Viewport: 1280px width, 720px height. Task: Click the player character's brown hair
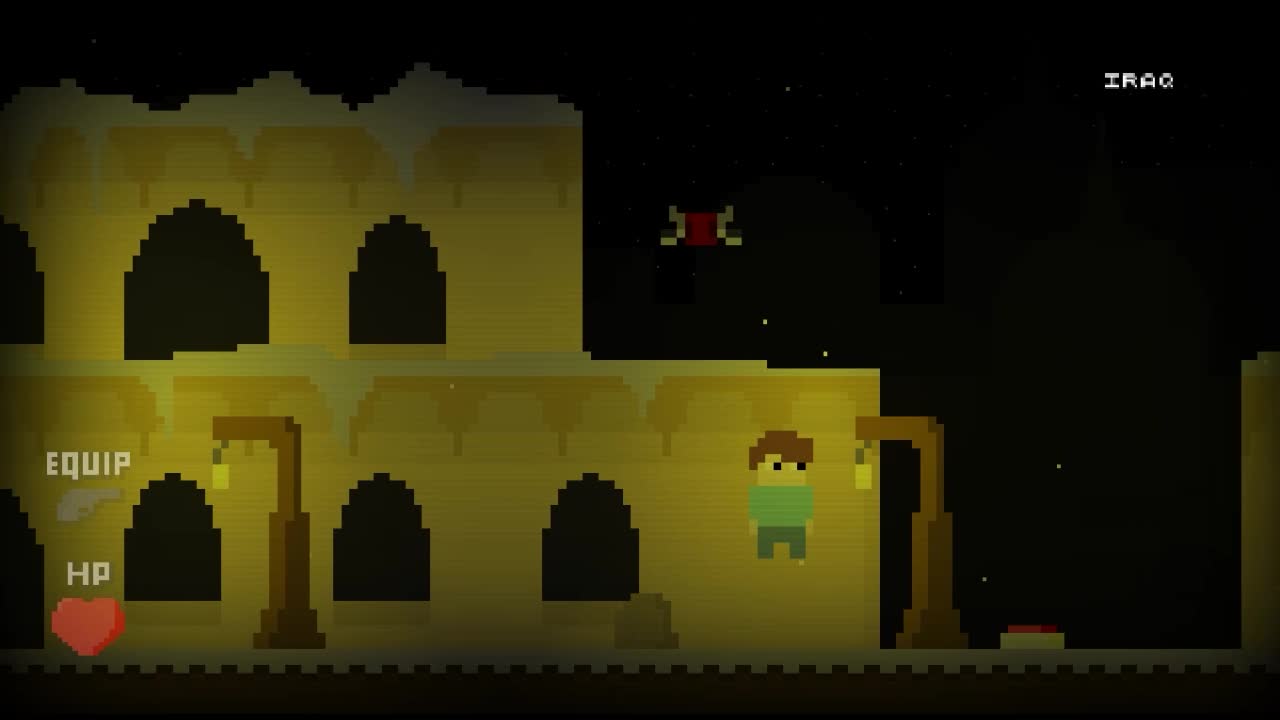click(780, 445)
